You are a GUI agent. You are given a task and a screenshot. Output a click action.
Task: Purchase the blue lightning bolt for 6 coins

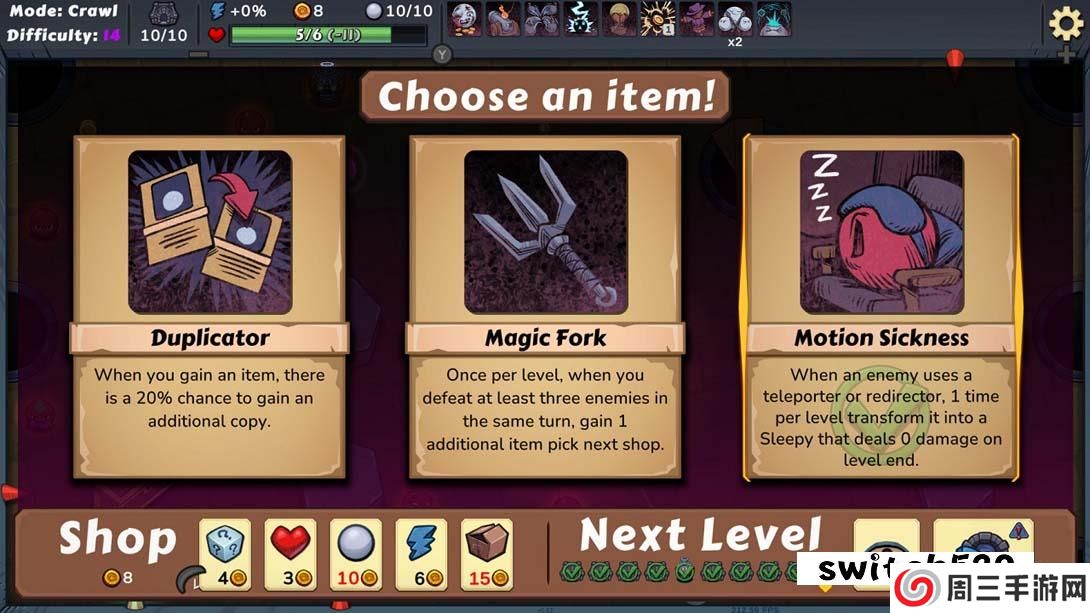(421, 553)
